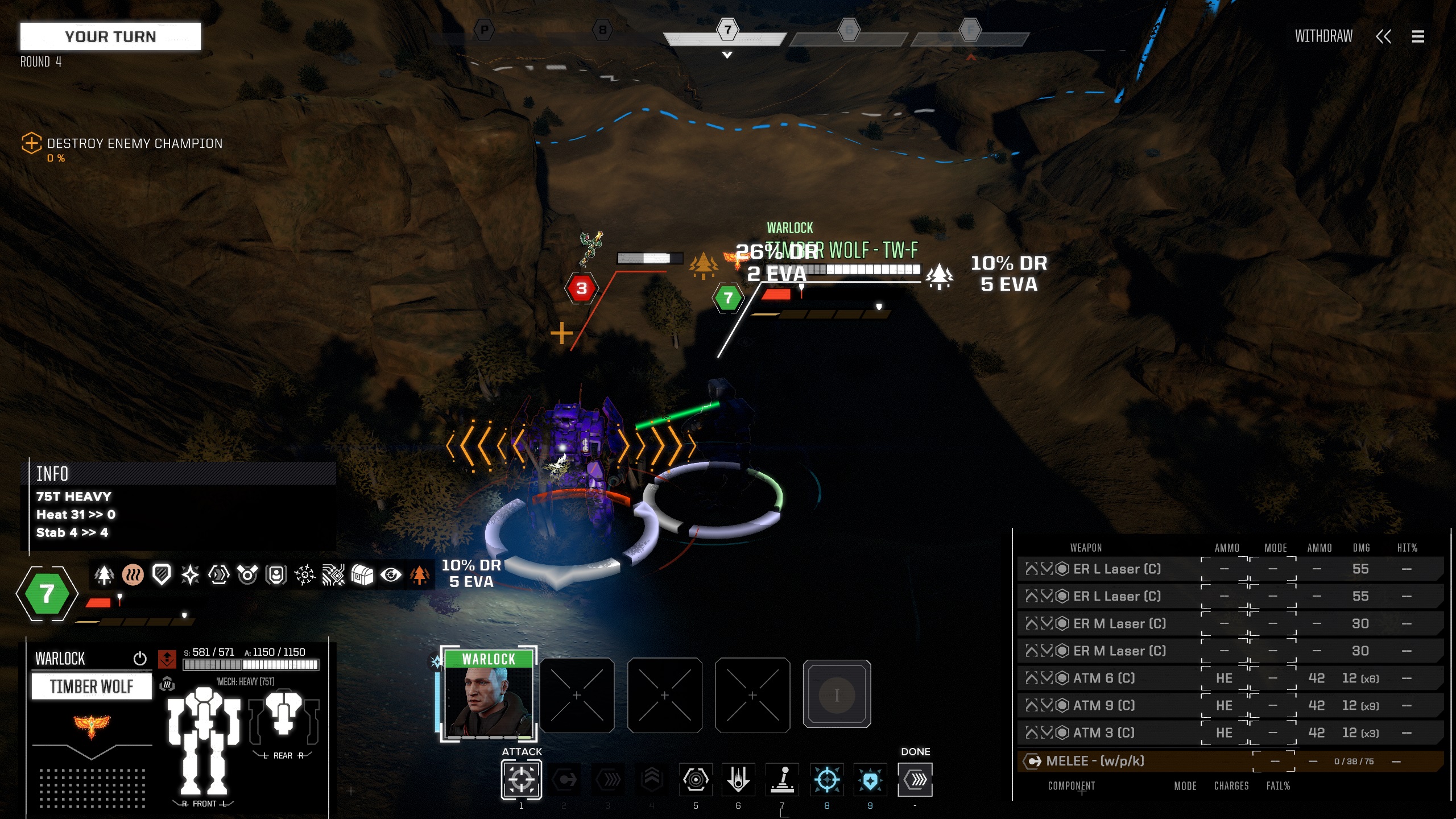Click the red eject arrows icon
This screenshot has height=819, width=1456.
[x=167, y=659]
